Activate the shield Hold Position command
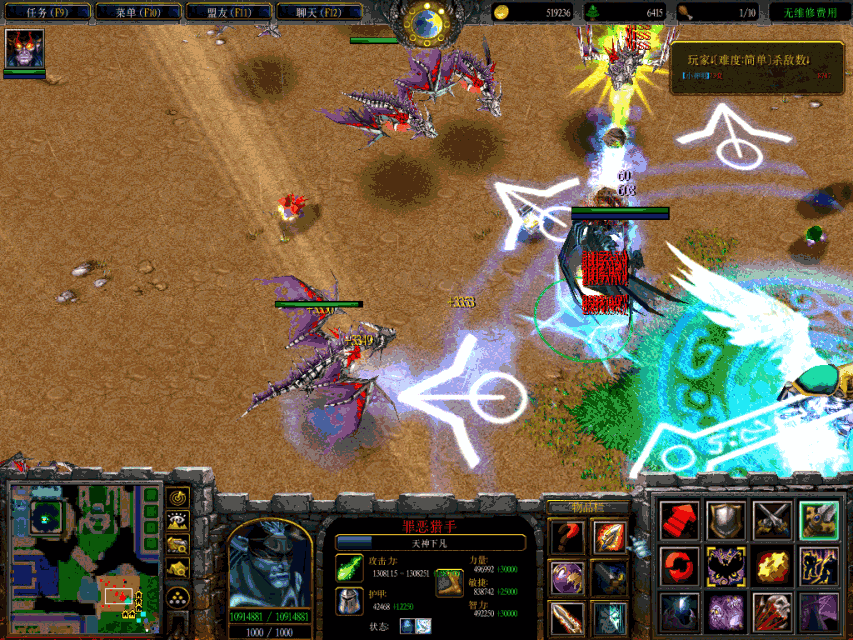Viewport: 853px width, 640px height. point(725,520)
